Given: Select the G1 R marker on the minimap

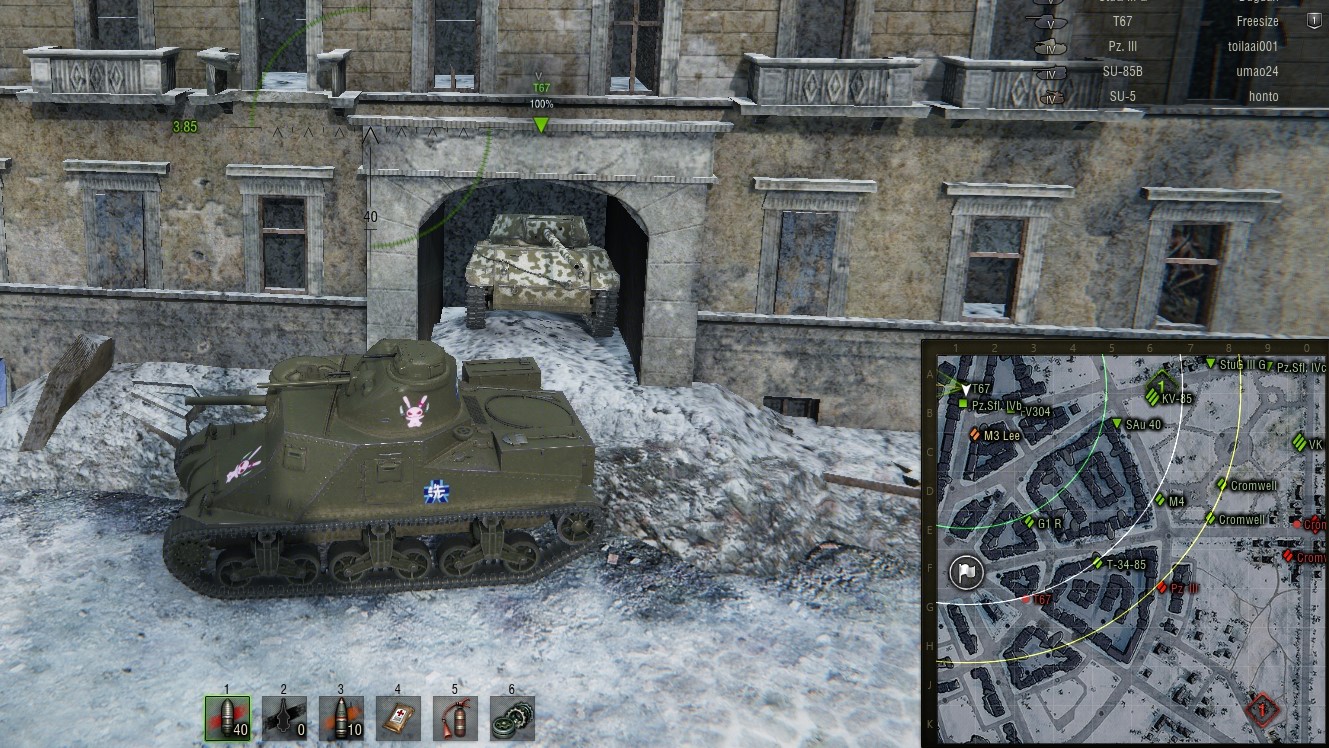Looking at the screenshot, I should click(1029, 522).
